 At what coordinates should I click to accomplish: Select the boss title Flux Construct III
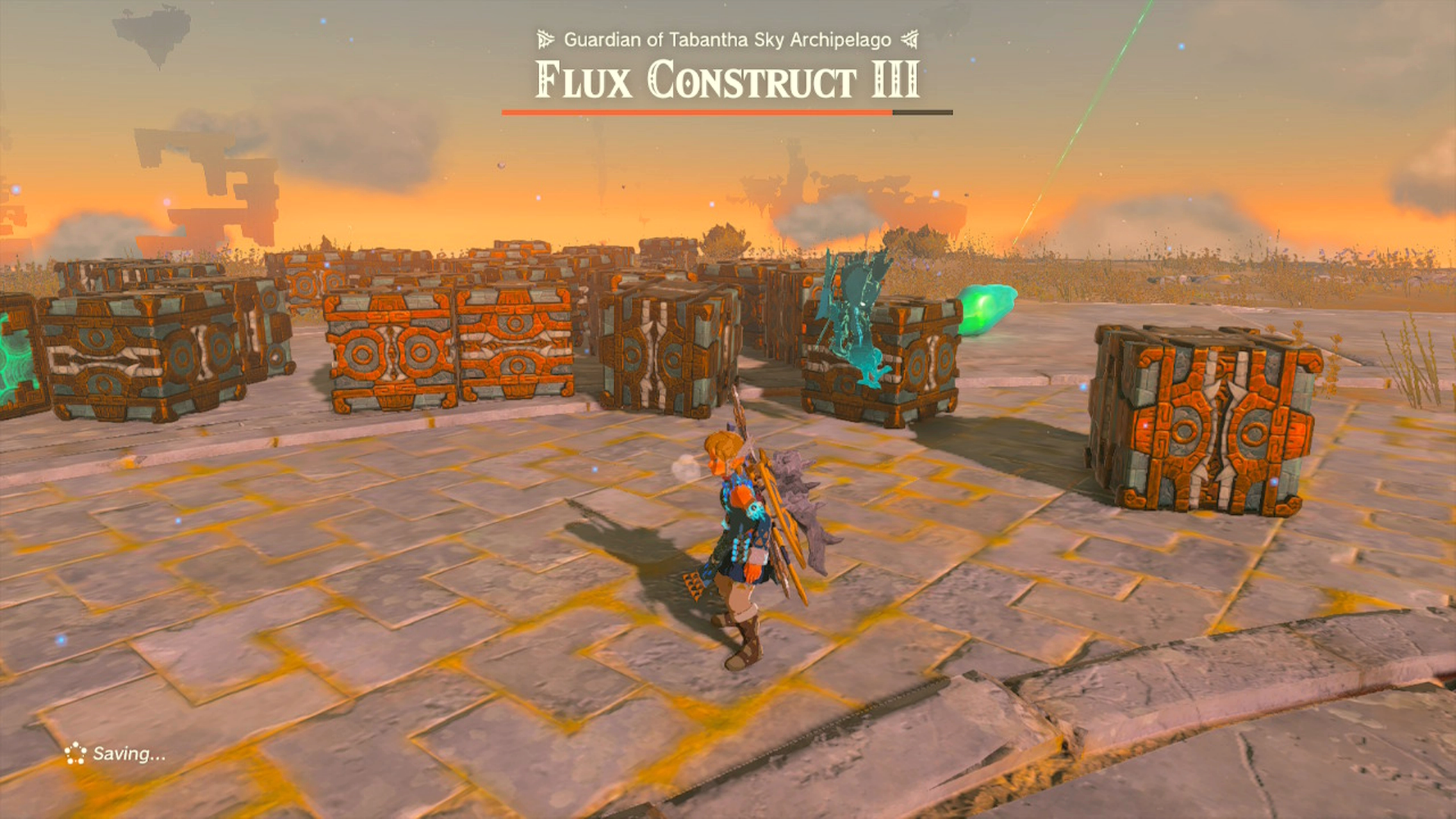726,82
